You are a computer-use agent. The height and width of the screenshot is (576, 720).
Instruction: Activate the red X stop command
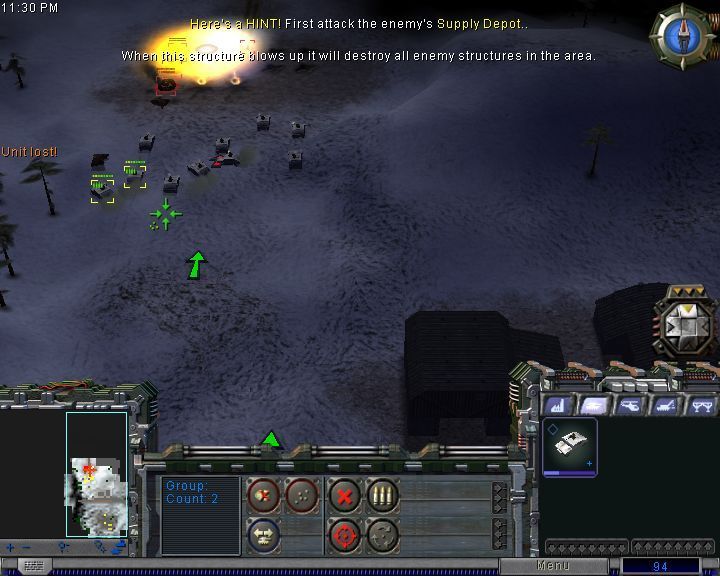(x=344, y=494)
